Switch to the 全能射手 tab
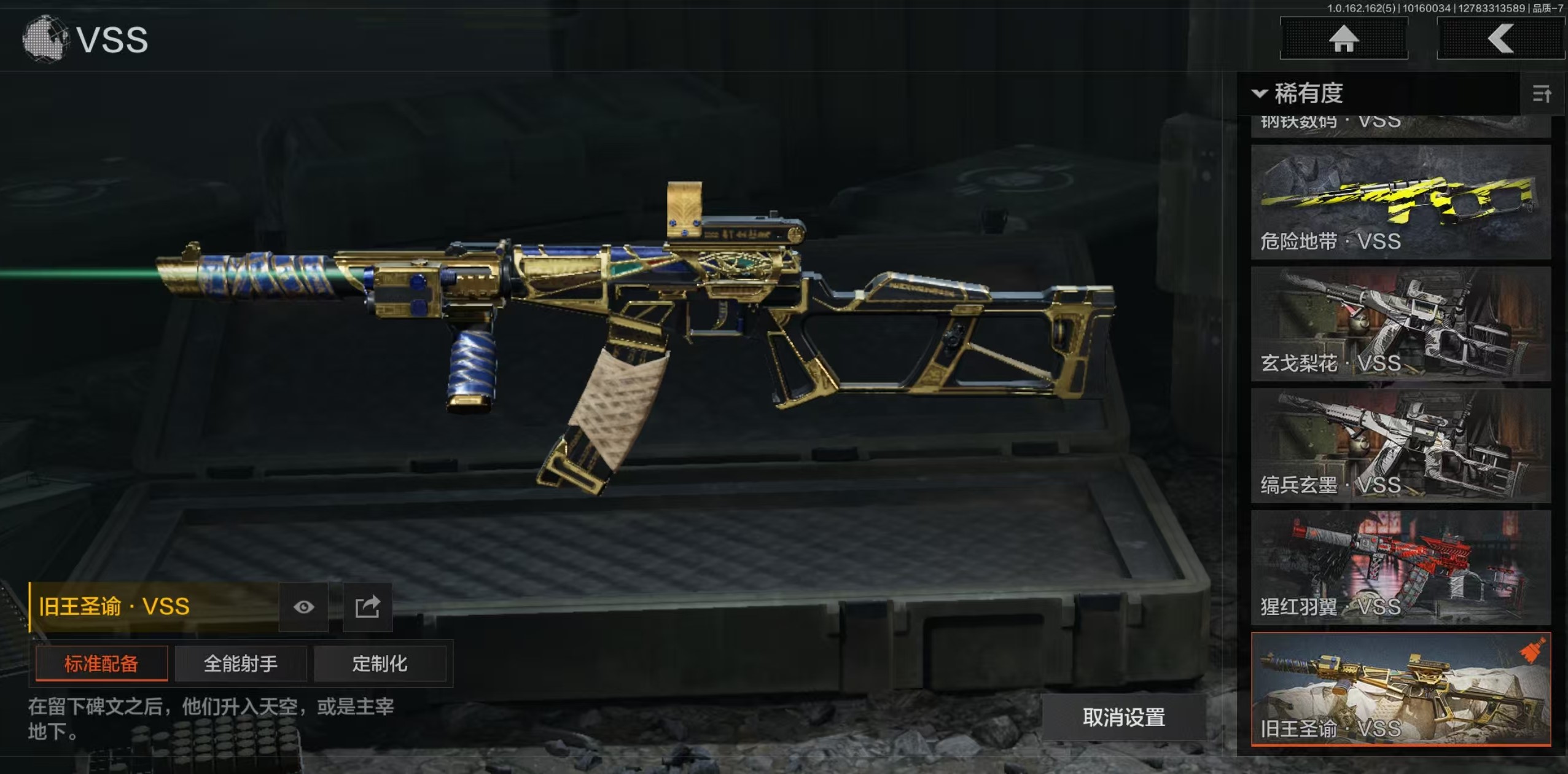Viewport: 1568px width, 774px height. click(x=241, y=663)
